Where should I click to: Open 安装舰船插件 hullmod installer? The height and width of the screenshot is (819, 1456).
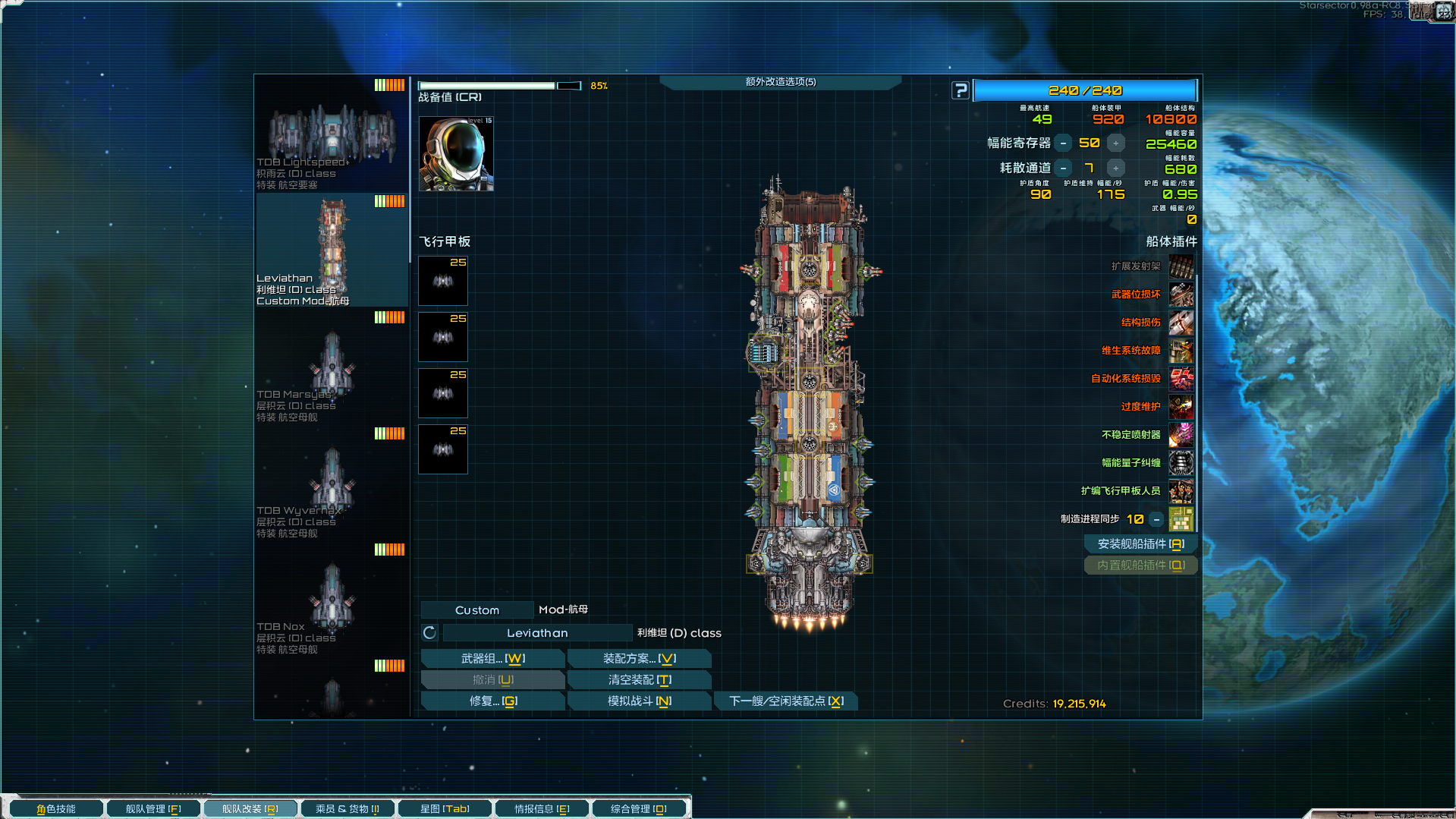click(x=1140, y=544)
